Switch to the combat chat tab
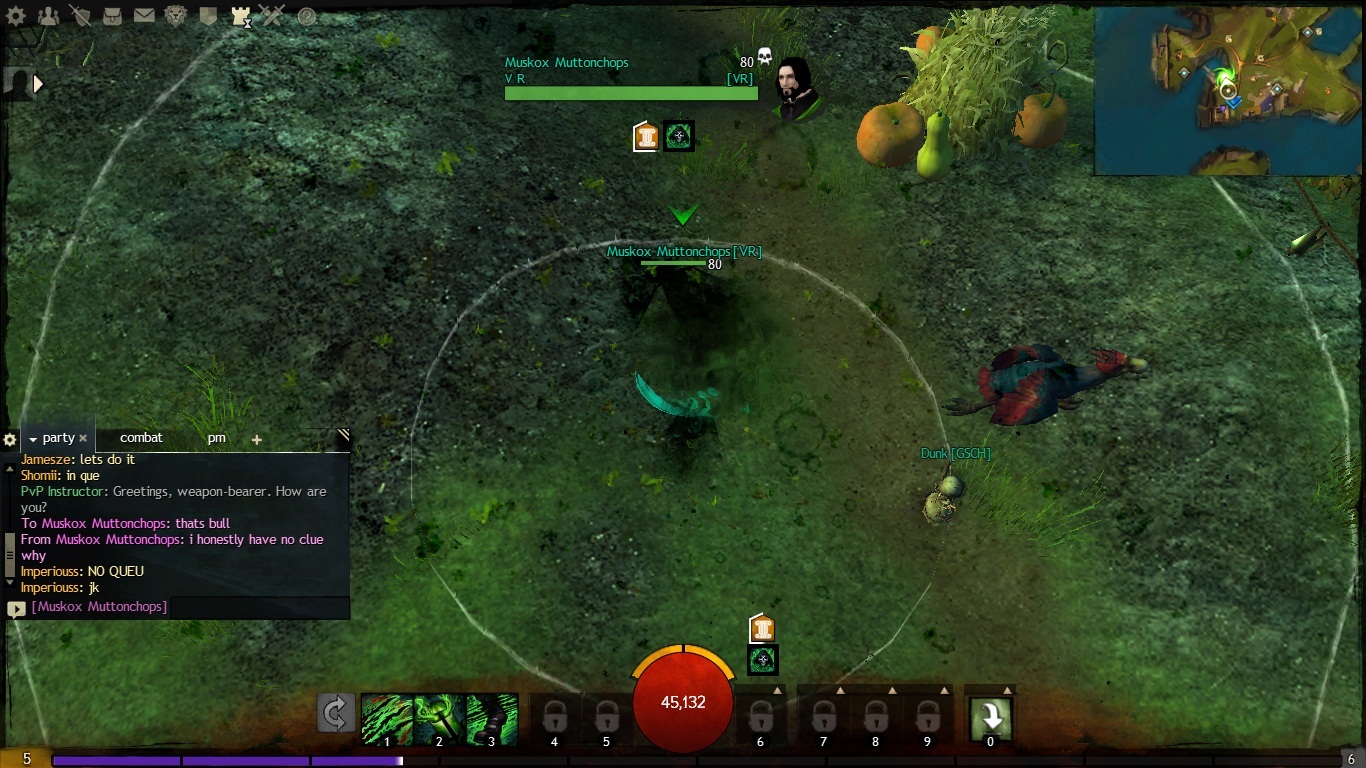Screen dimensions: 1366x768 click(x=141, y=438)
